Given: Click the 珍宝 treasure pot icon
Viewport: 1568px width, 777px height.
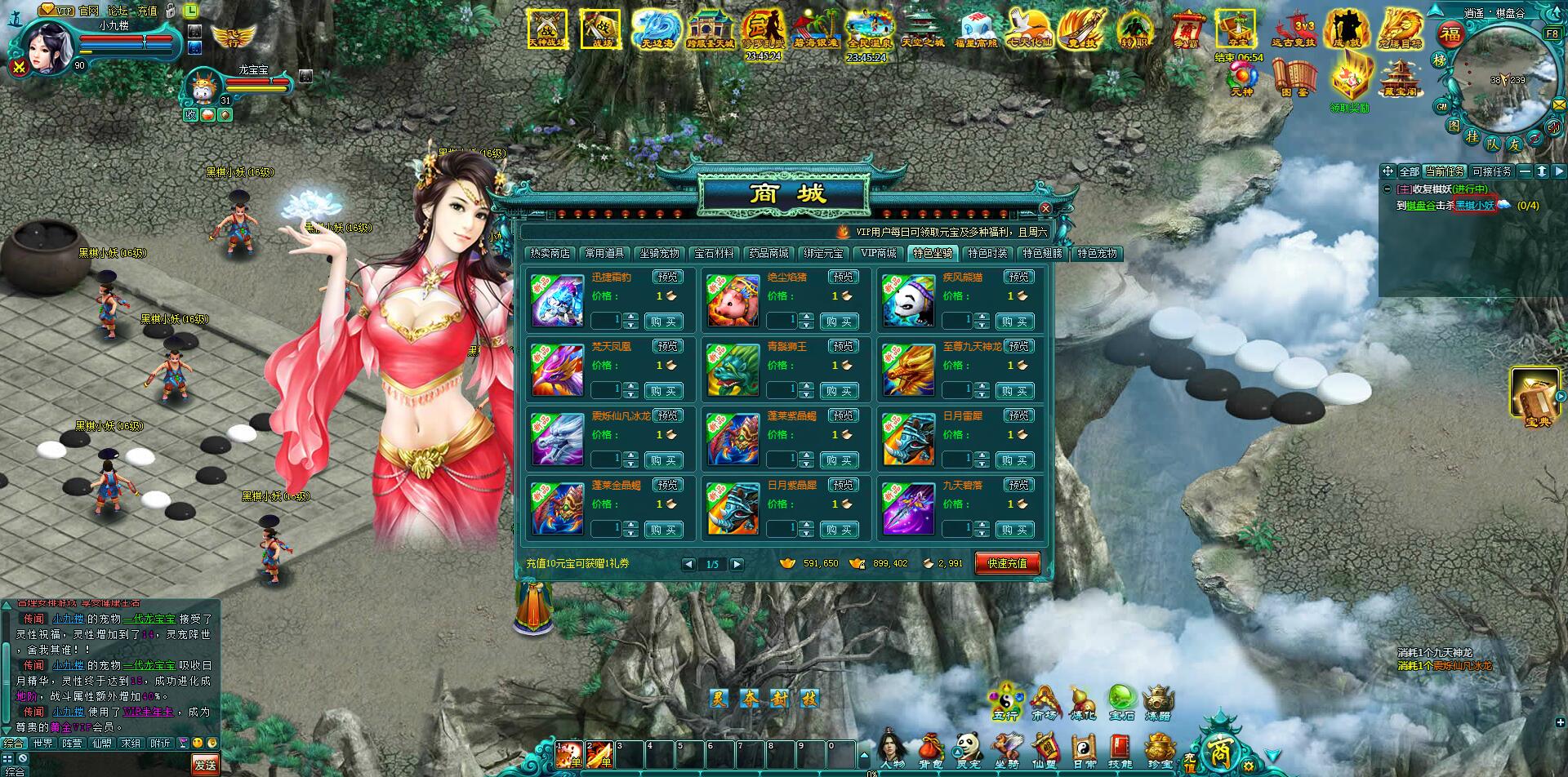Looking at the screenshot, I should 1160,747.
